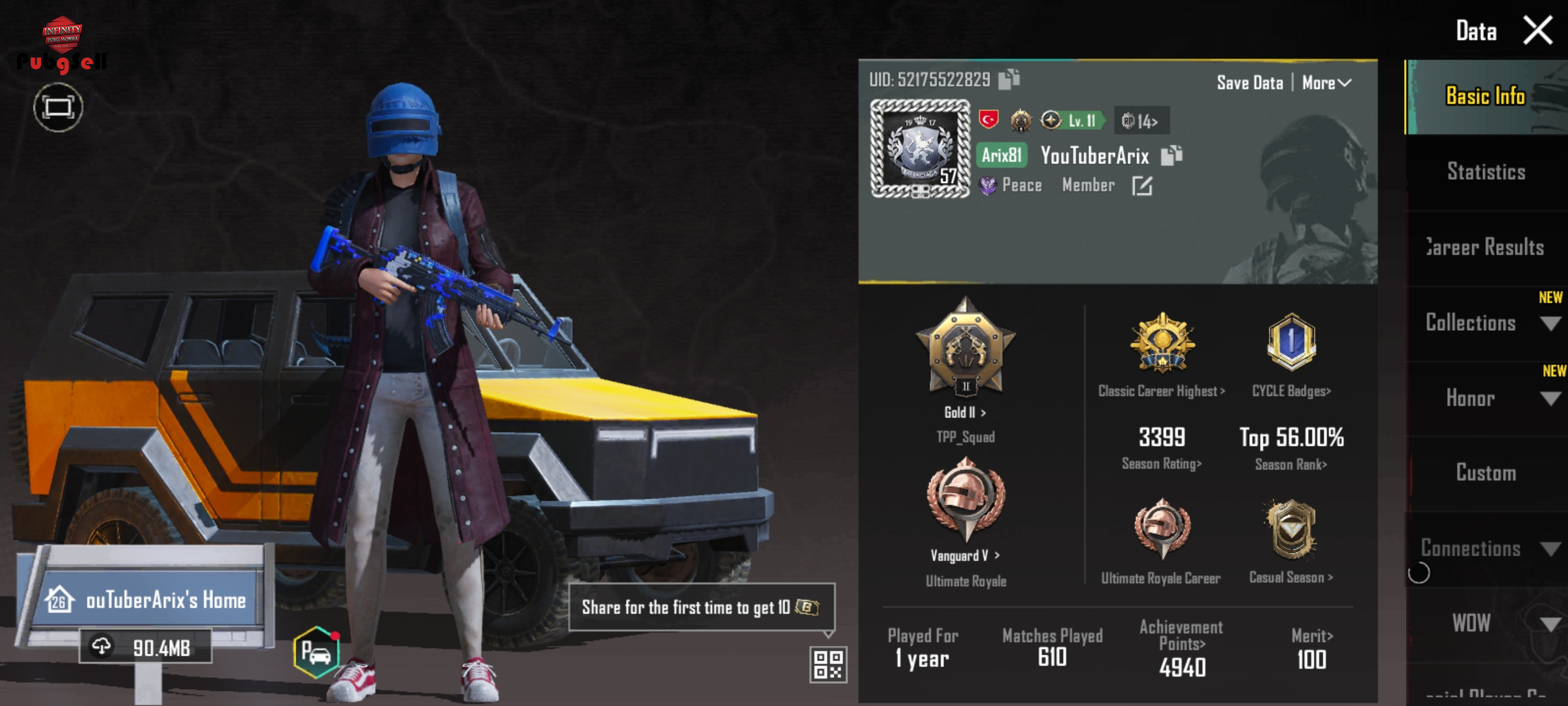This screenshot has height=706, width=1568.
Task: Open the Career Results tab
Action: pyautogui.click(x=1486, y=247)
